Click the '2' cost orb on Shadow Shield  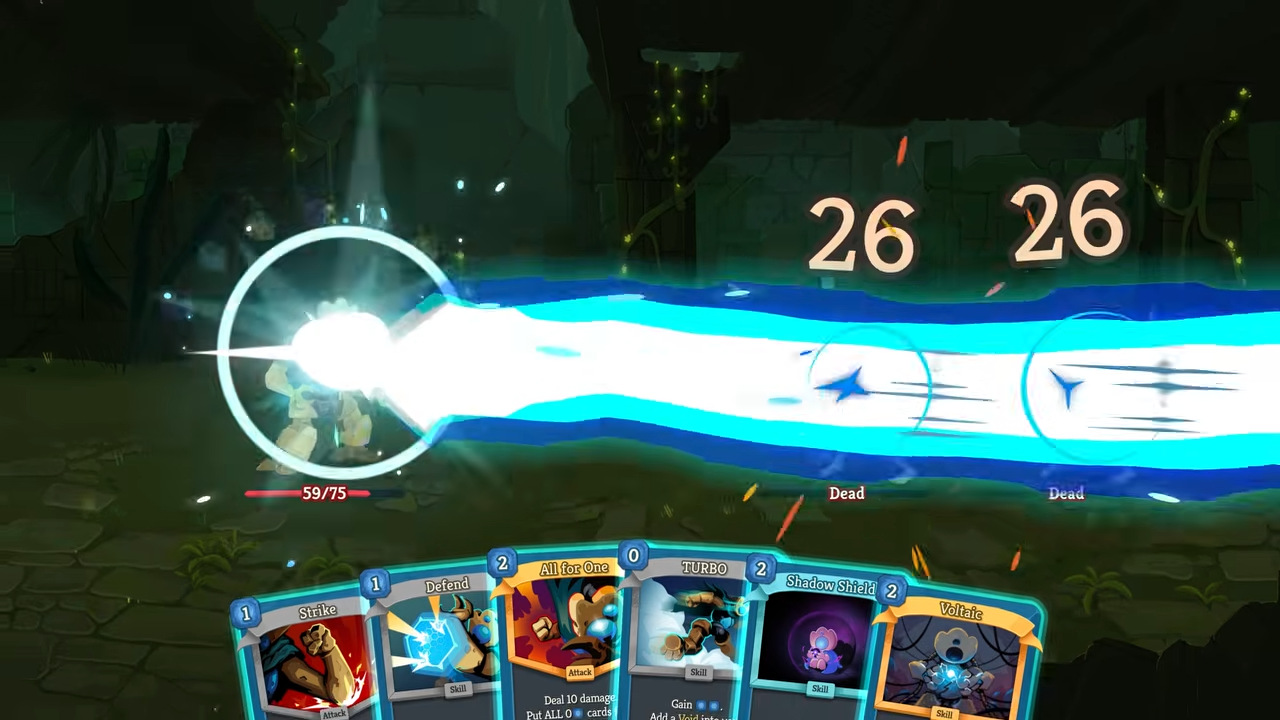761,569
